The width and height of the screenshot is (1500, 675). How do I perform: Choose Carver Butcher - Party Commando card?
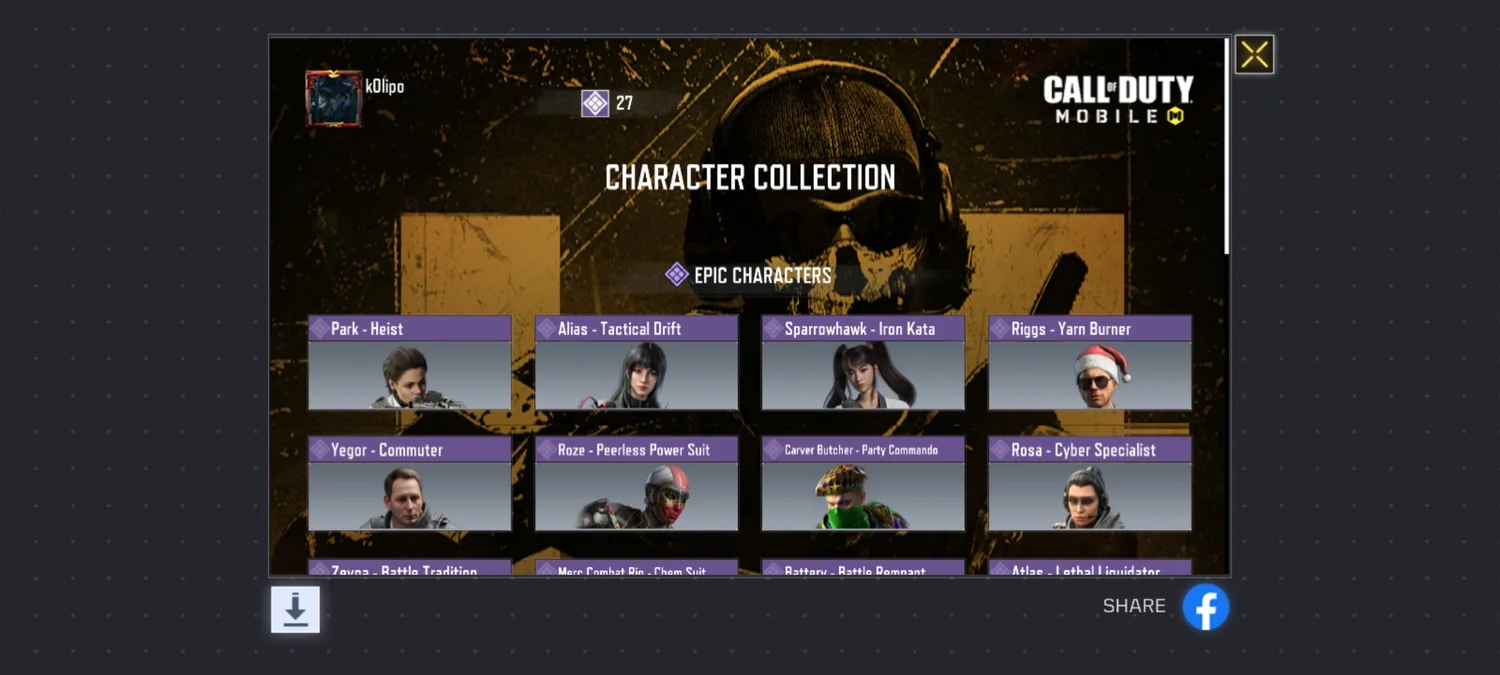863,485
